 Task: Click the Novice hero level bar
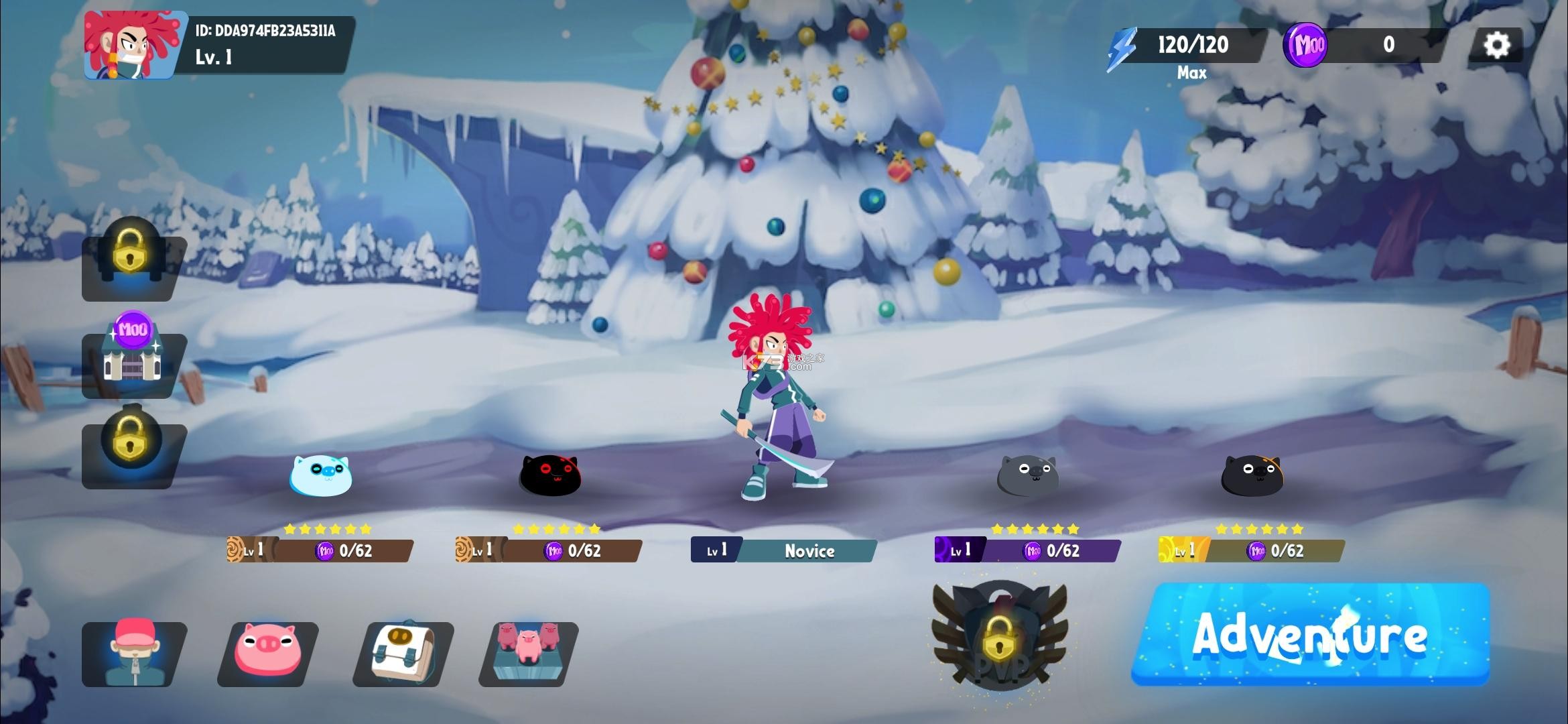pyautogui.click(x=783, y=551)
